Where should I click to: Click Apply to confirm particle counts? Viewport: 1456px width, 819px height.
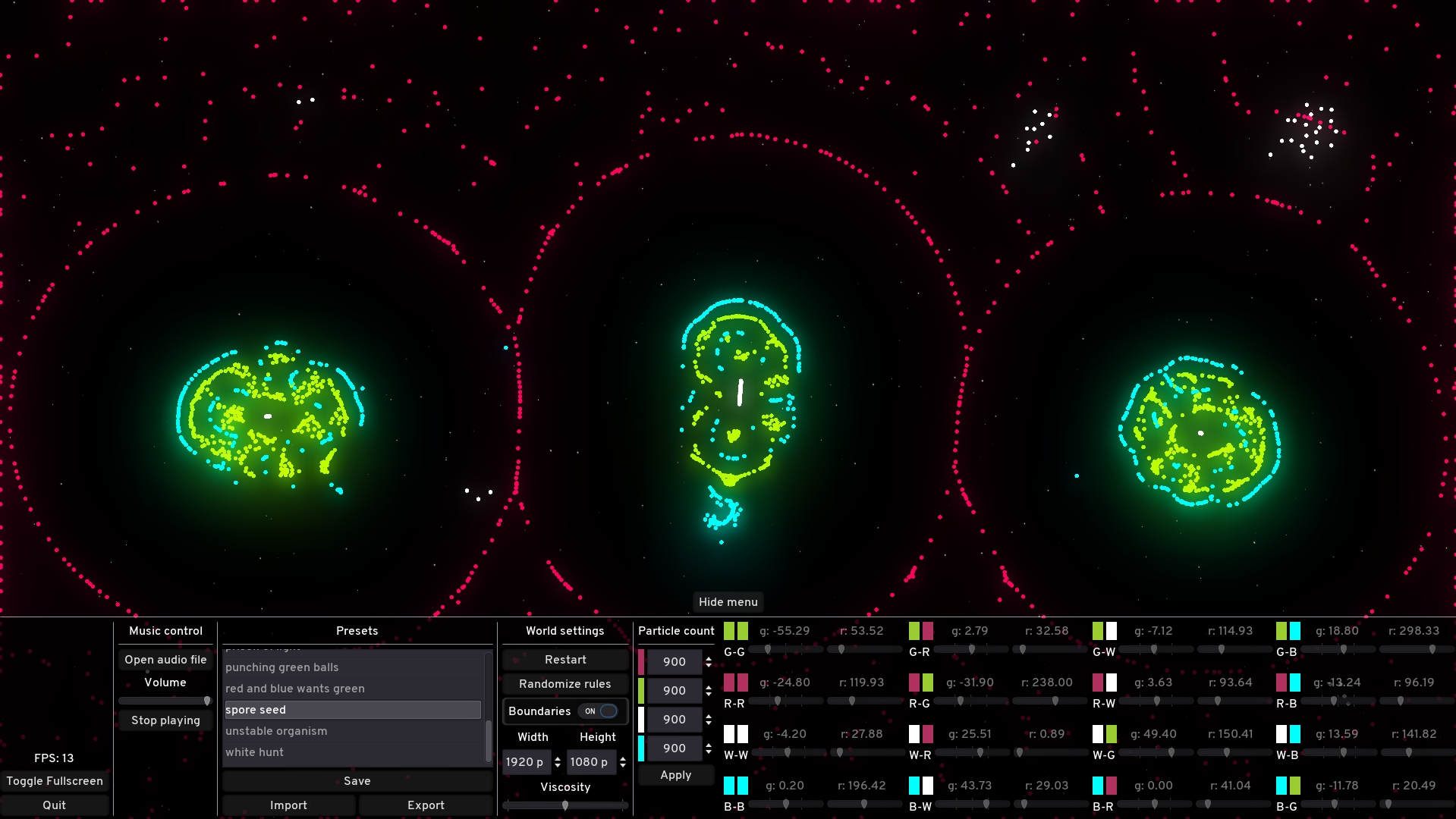point(675,774)
